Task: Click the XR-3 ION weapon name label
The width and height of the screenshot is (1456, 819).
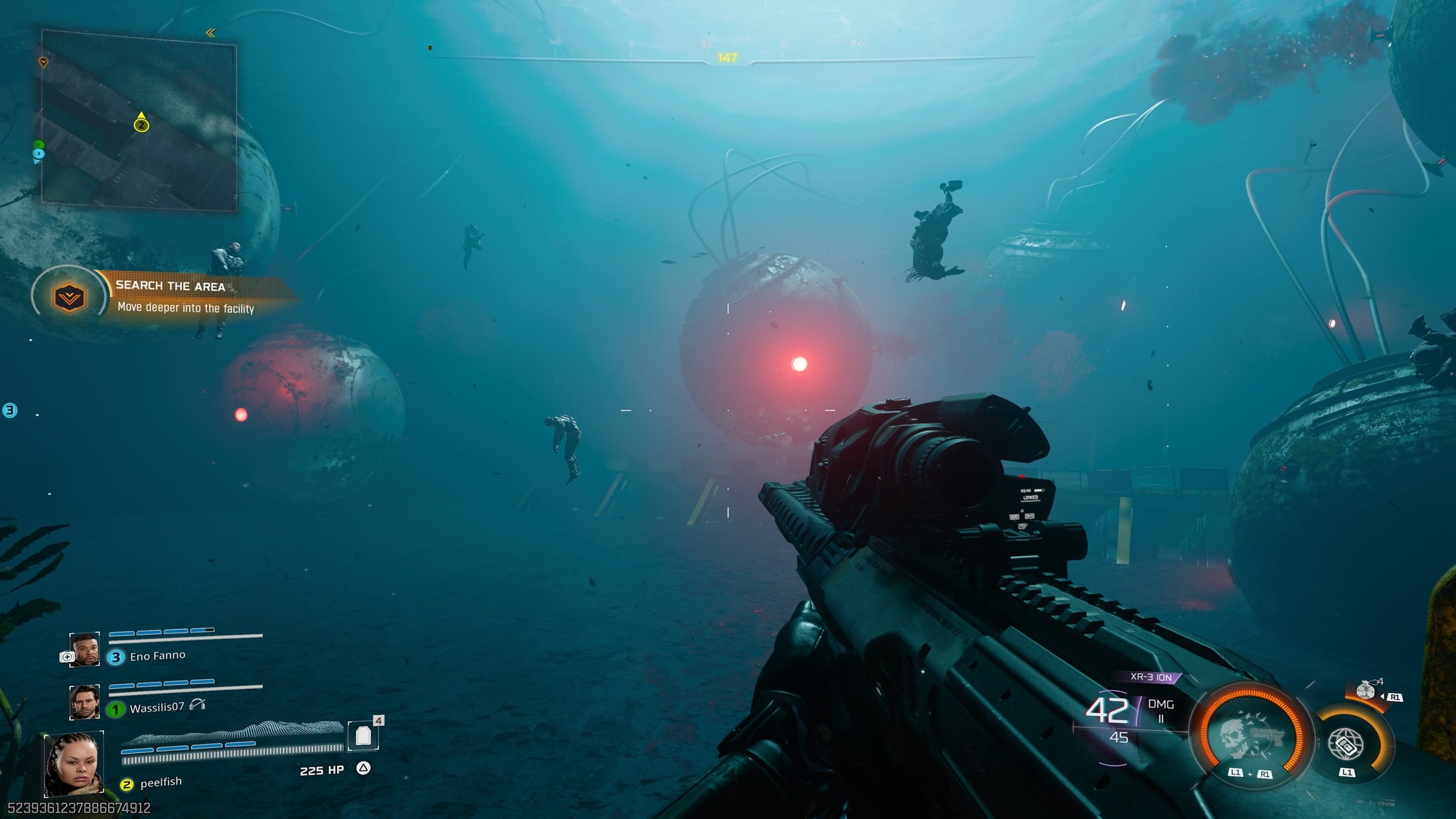Action: point(1150,677)
